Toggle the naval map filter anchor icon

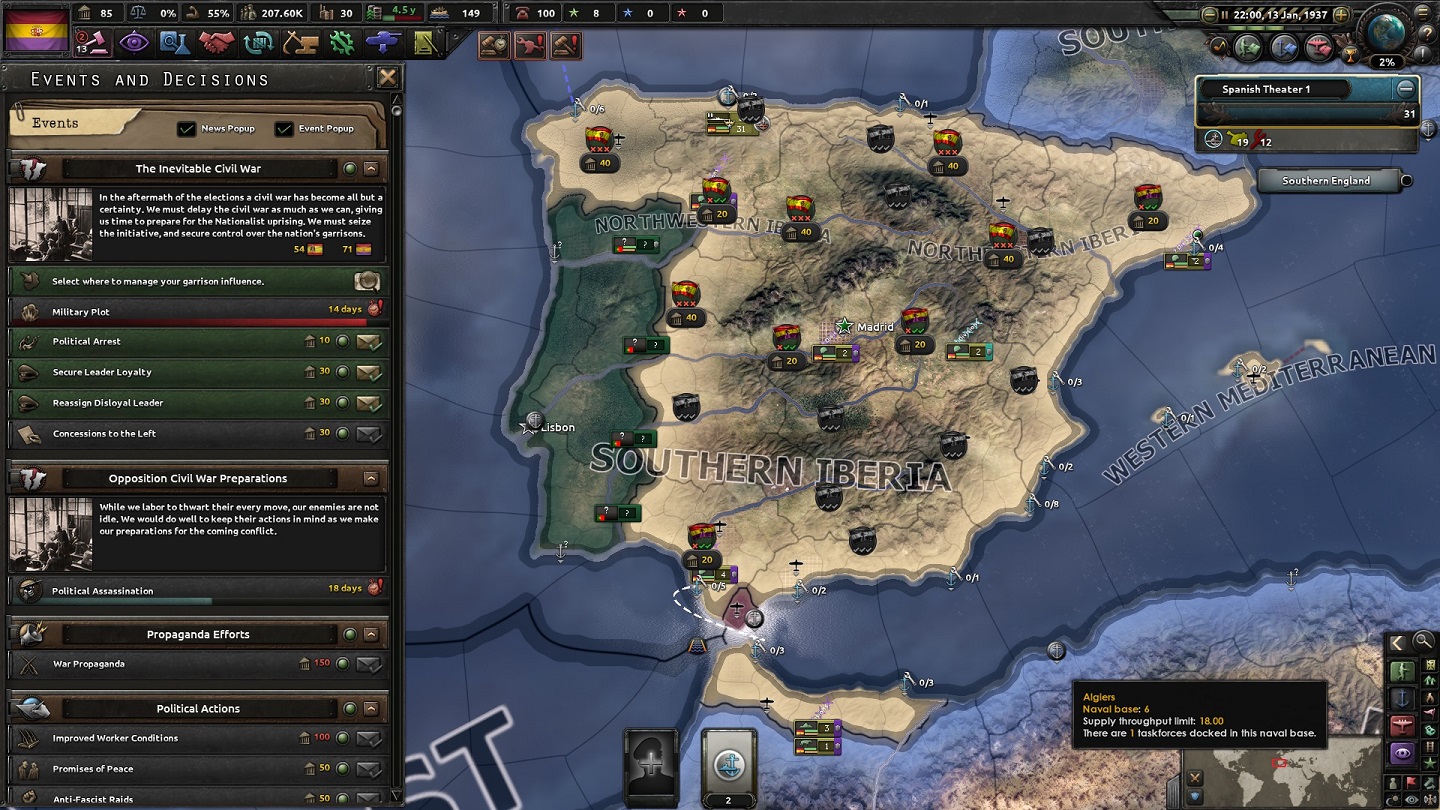1402,698
